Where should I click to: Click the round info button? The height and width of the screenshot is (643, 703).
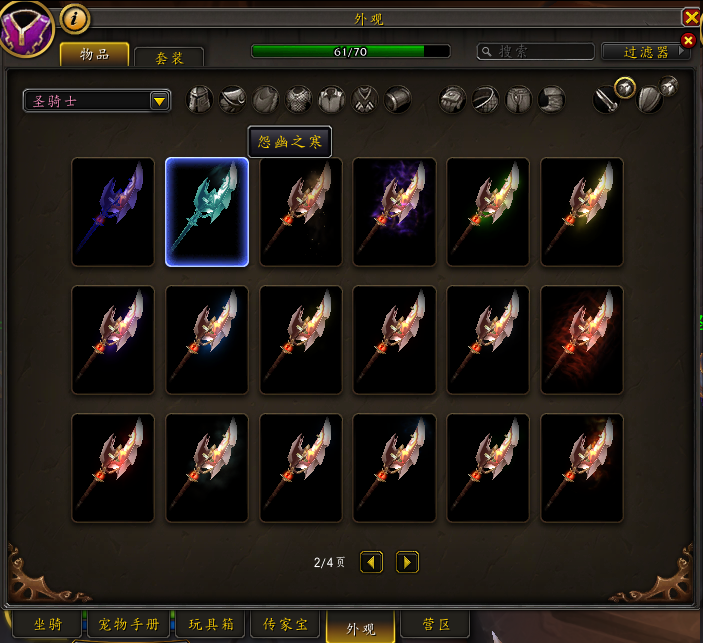pyautogui.click(x=75, y=17)
